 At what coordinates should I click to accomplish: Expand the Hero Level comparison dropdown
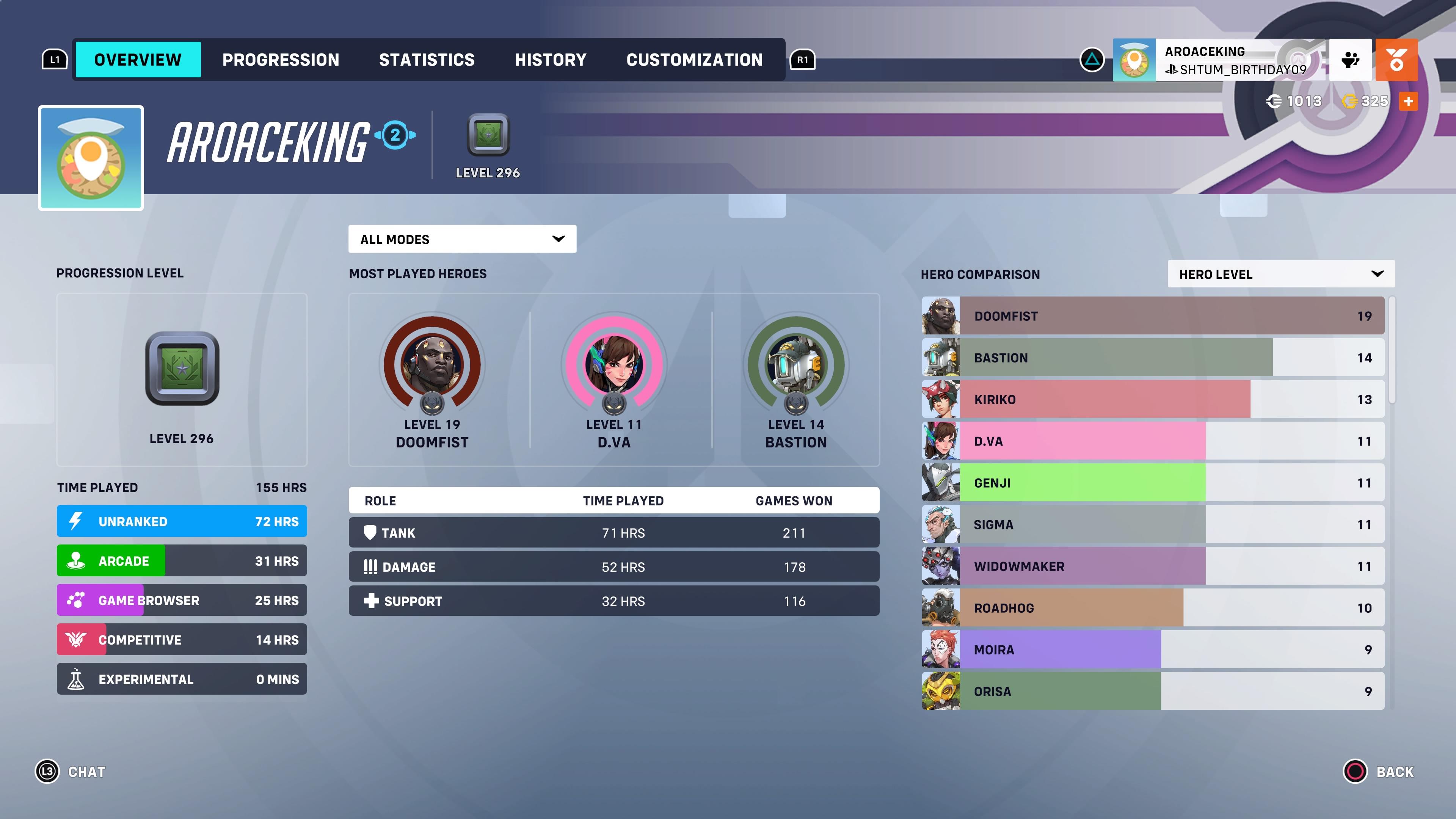1280,274
